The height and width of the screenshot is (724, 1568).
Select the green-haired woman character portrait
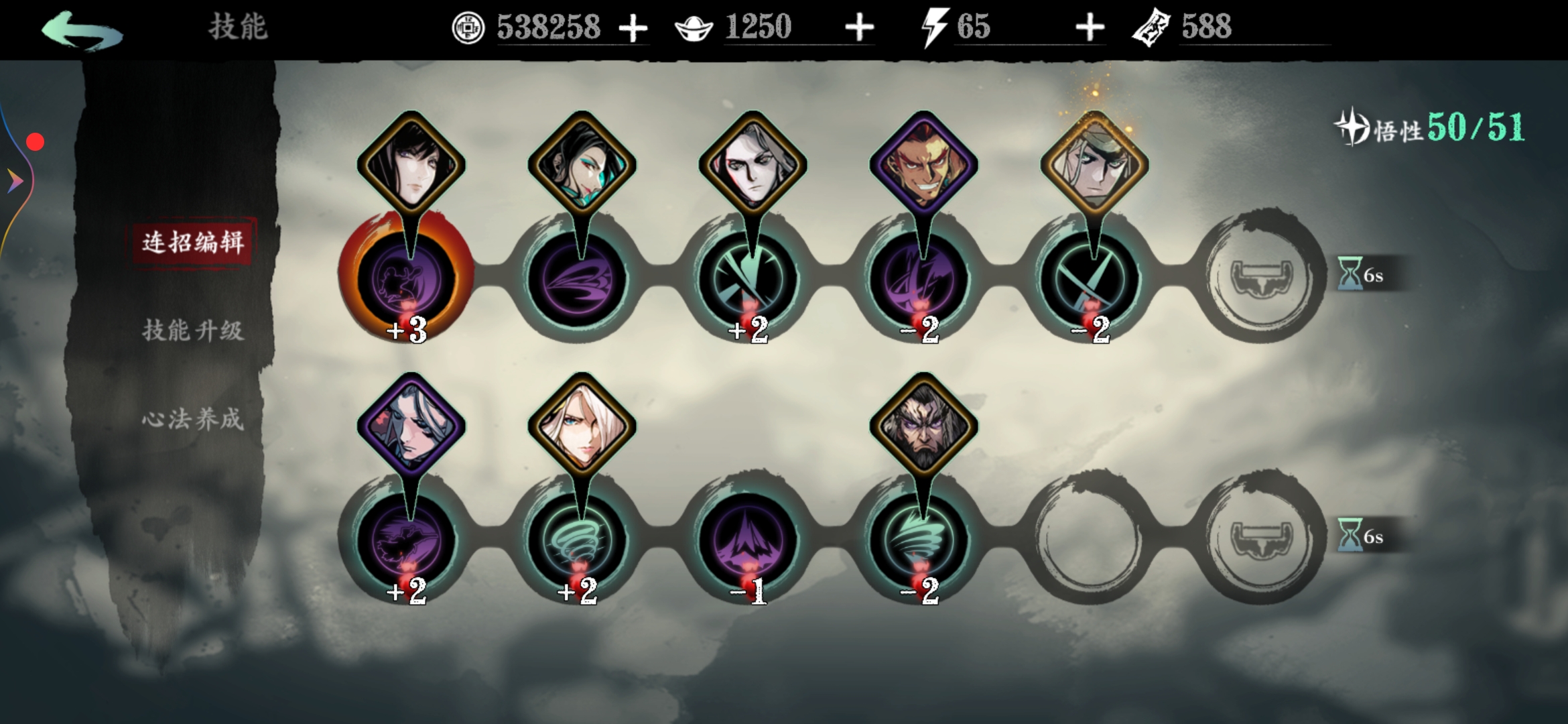581,164
